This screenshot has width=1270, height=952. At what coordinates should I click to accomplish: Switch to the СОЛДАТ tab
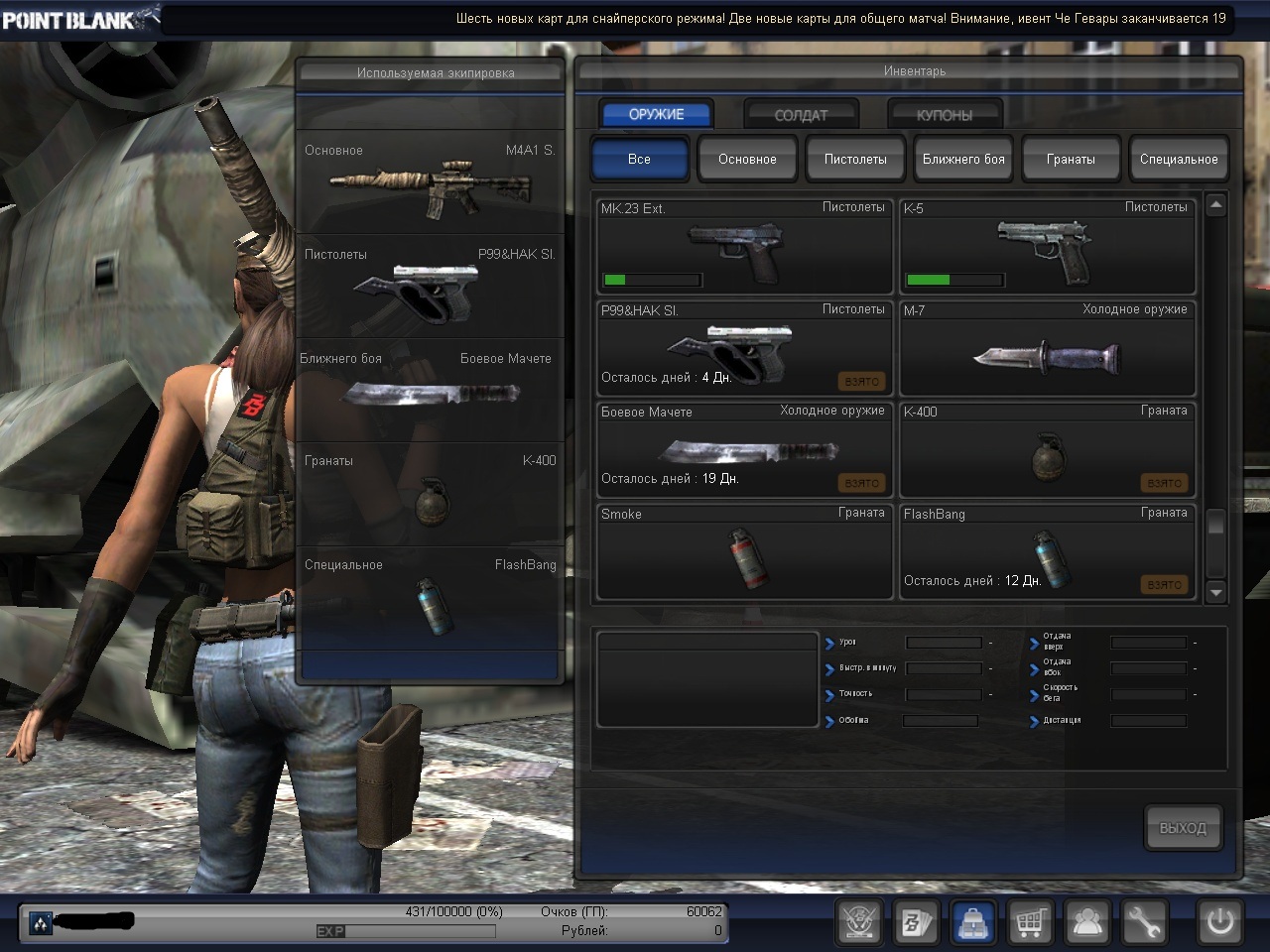pyautogui.click(x=801, y=115)
